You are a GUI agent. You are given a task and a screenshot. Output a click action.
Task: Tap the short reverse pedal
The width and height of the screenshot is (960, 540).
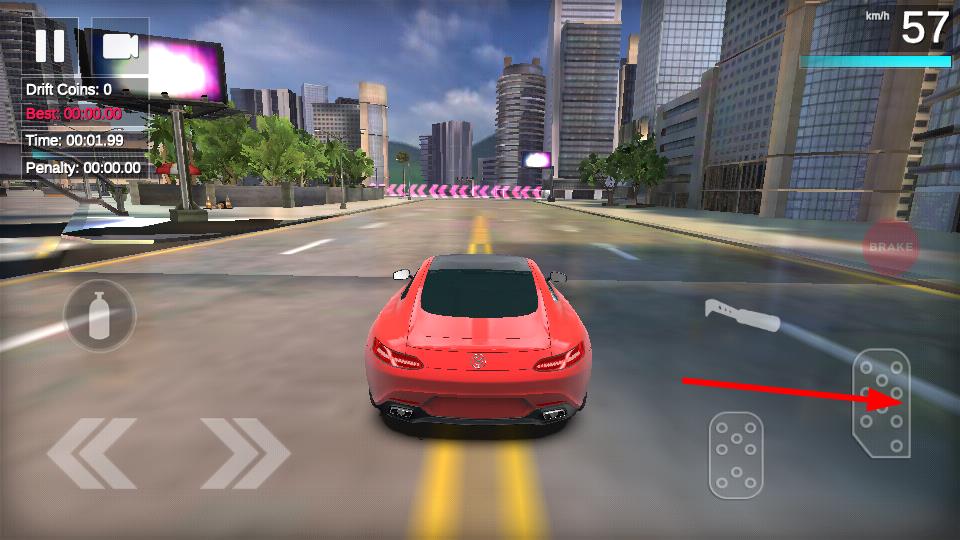tap(736, 455)
